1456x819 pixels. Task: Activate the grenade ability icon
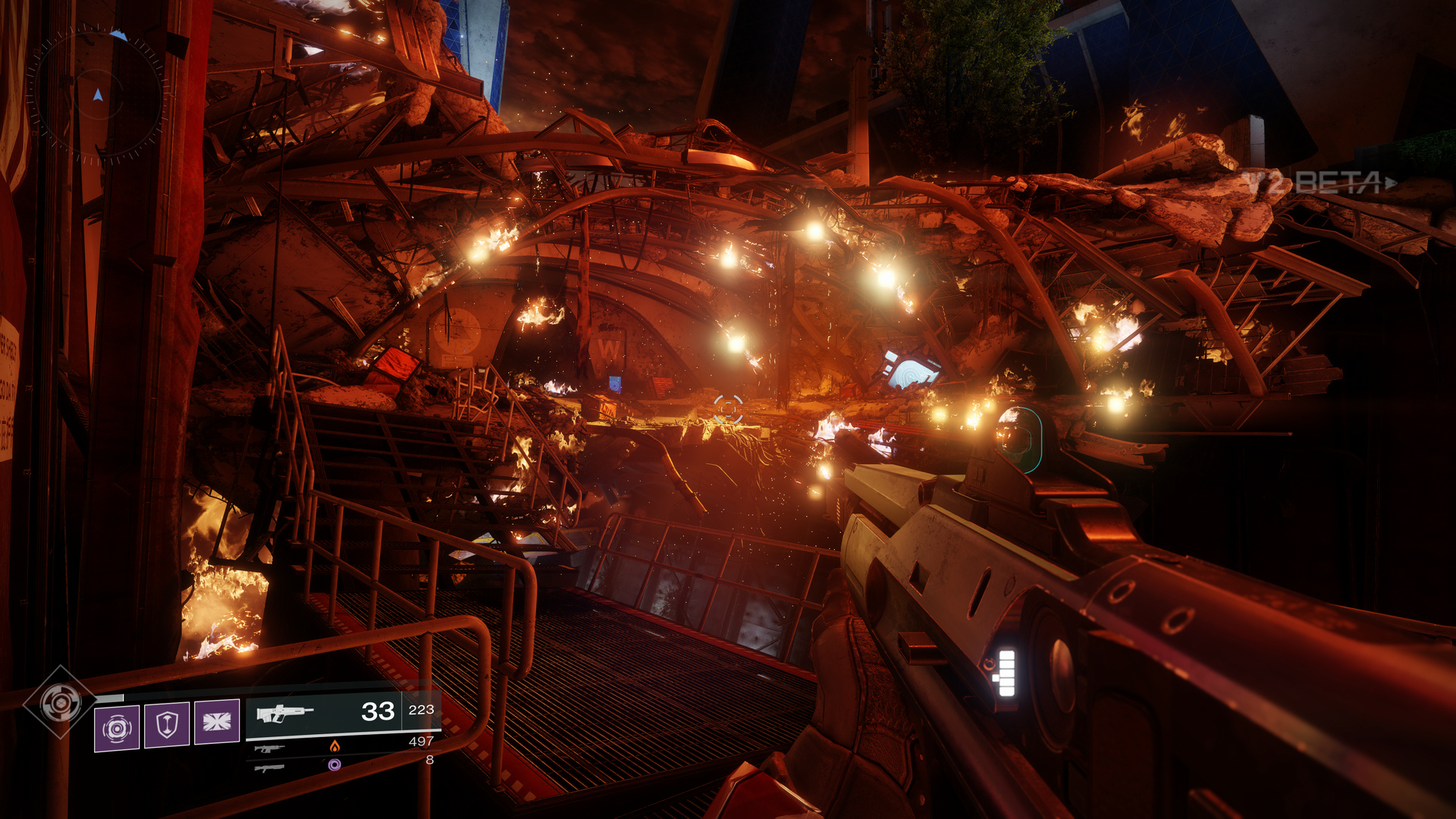pyautogui.click(x=117, y=728)
